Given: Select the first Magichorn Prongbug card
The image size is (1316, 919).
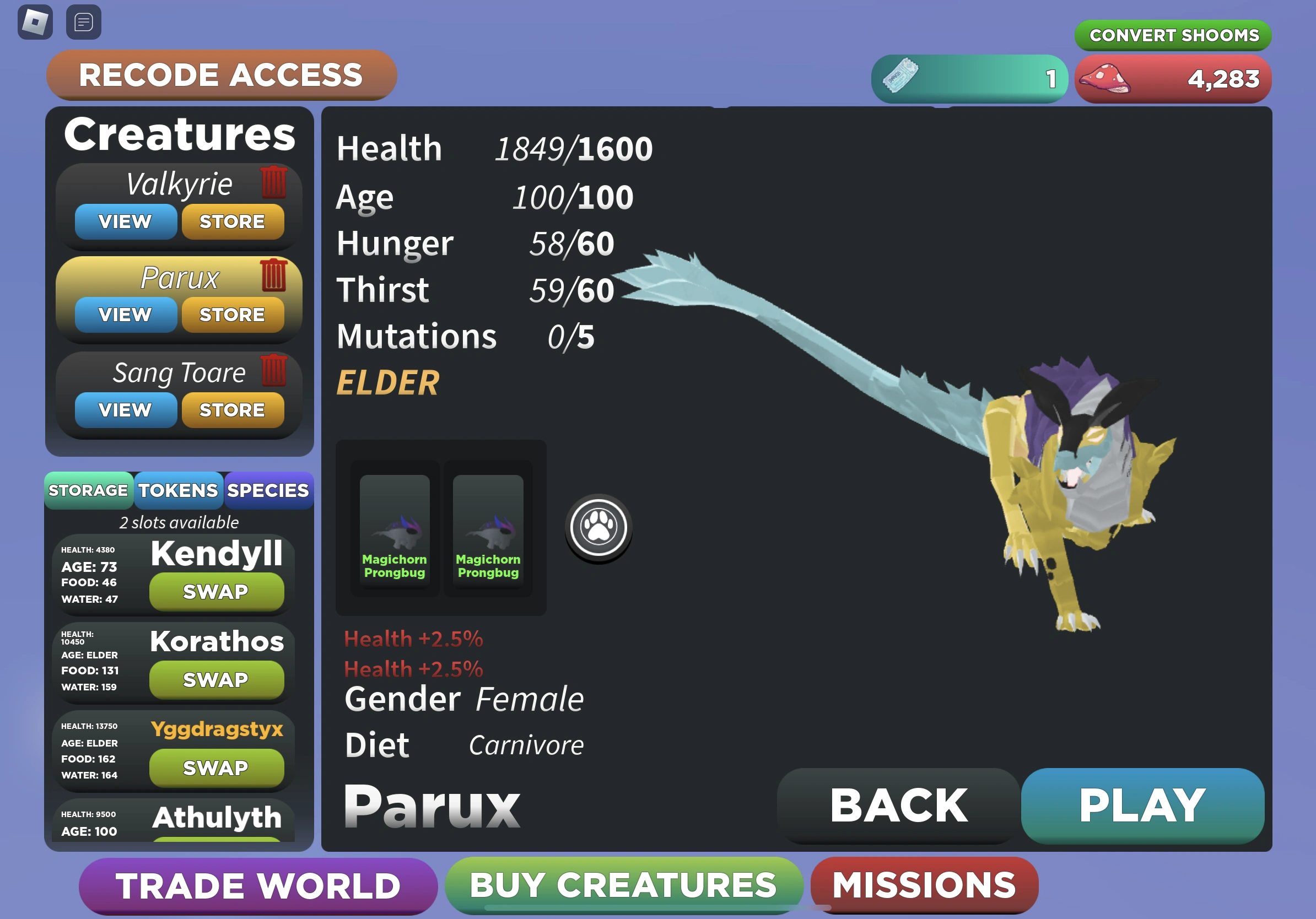Looking at the screenshot, I should [x=395, y=526].
